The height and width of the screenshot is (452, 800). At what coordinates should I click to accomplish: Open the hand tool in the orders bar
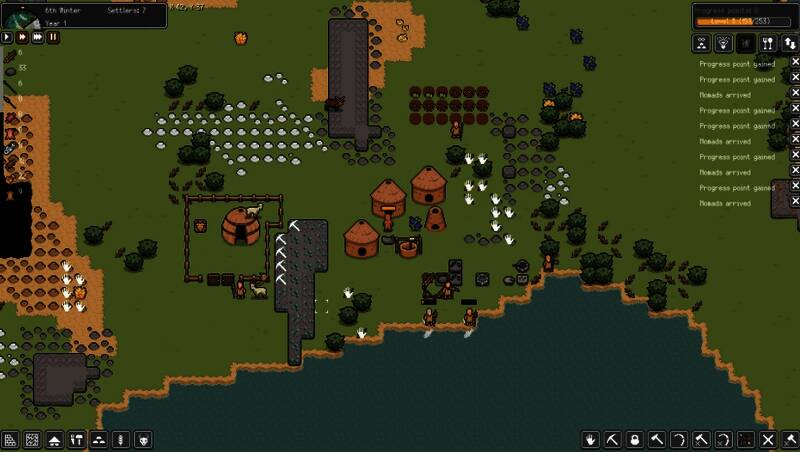click(x=591, y=440)
